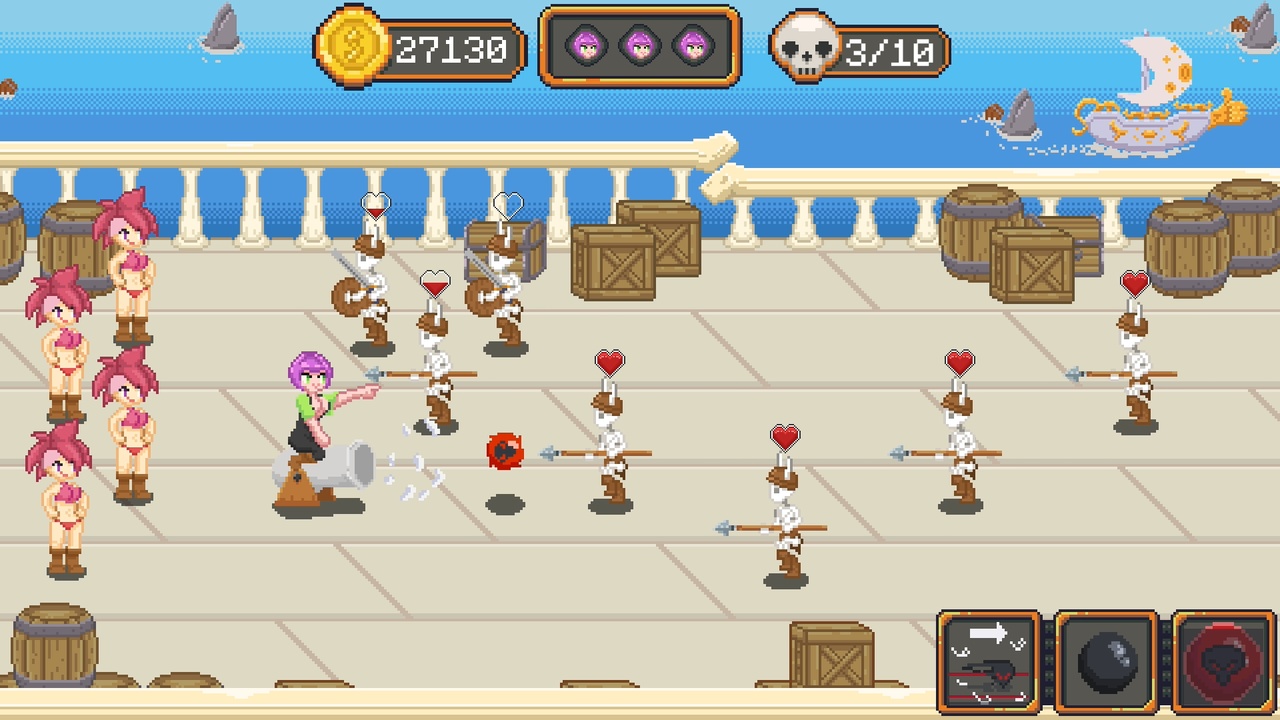Click the gold coin currency icon

352,47
